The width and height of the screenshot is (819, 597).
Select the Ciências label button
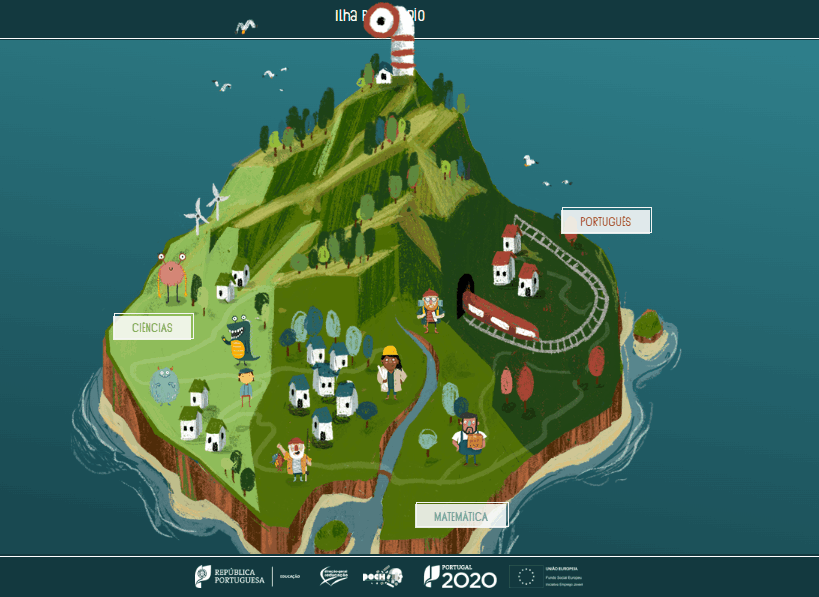(152, 327)
